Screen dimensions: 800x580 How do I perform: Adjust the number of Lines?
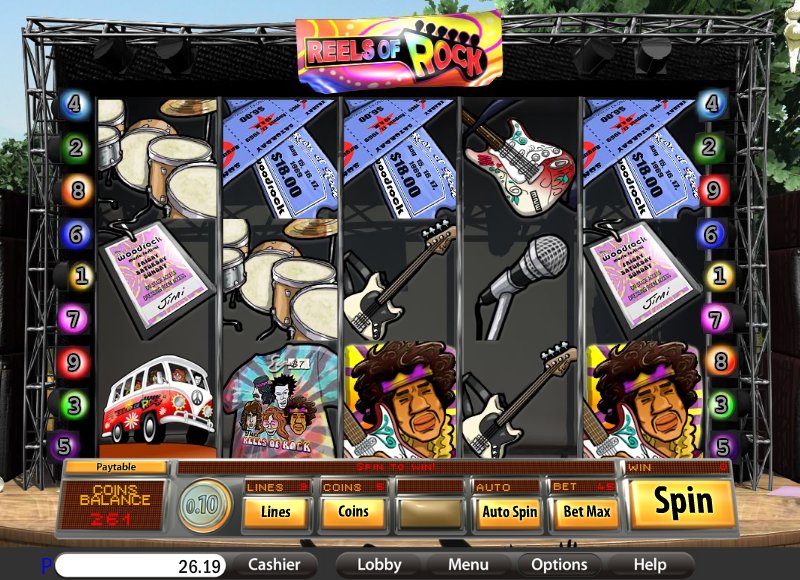[275, 512]
